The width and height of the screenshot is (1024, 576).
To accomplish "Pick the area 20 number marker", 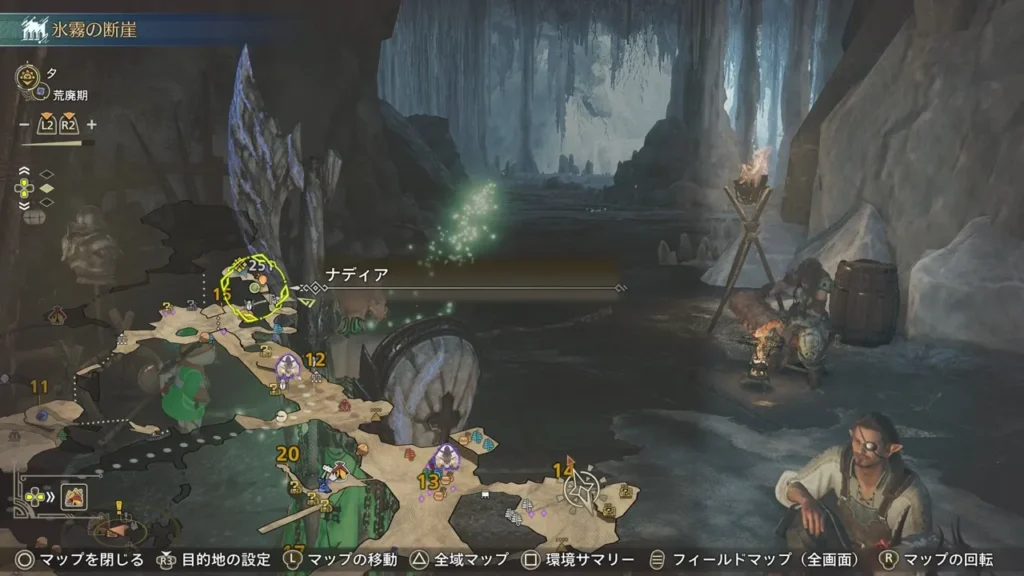I will (x=288, y=454).
